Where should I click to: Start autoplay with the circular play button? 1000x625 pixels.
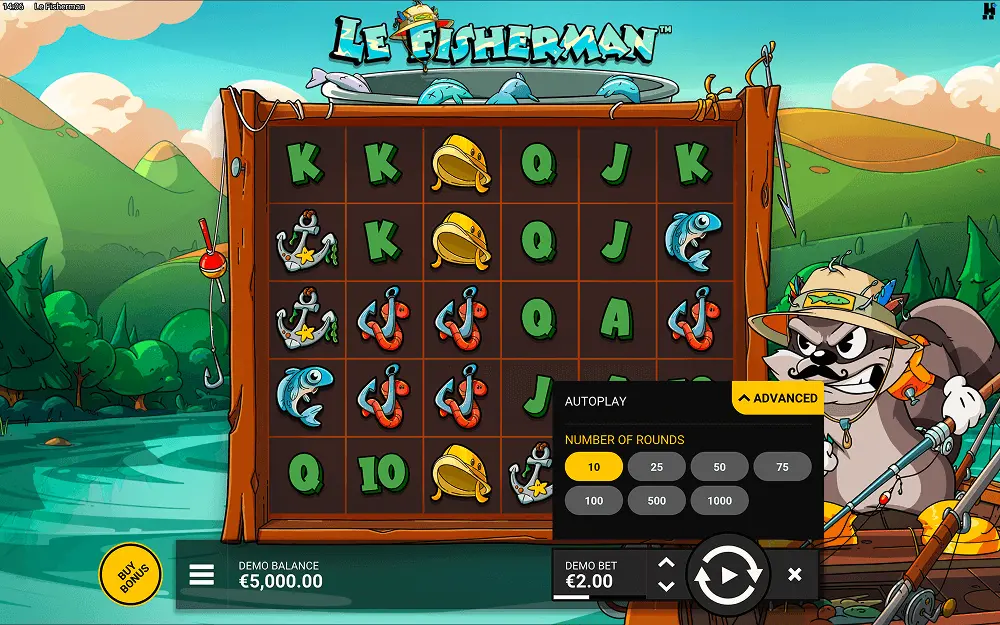[x=729, y=575]
